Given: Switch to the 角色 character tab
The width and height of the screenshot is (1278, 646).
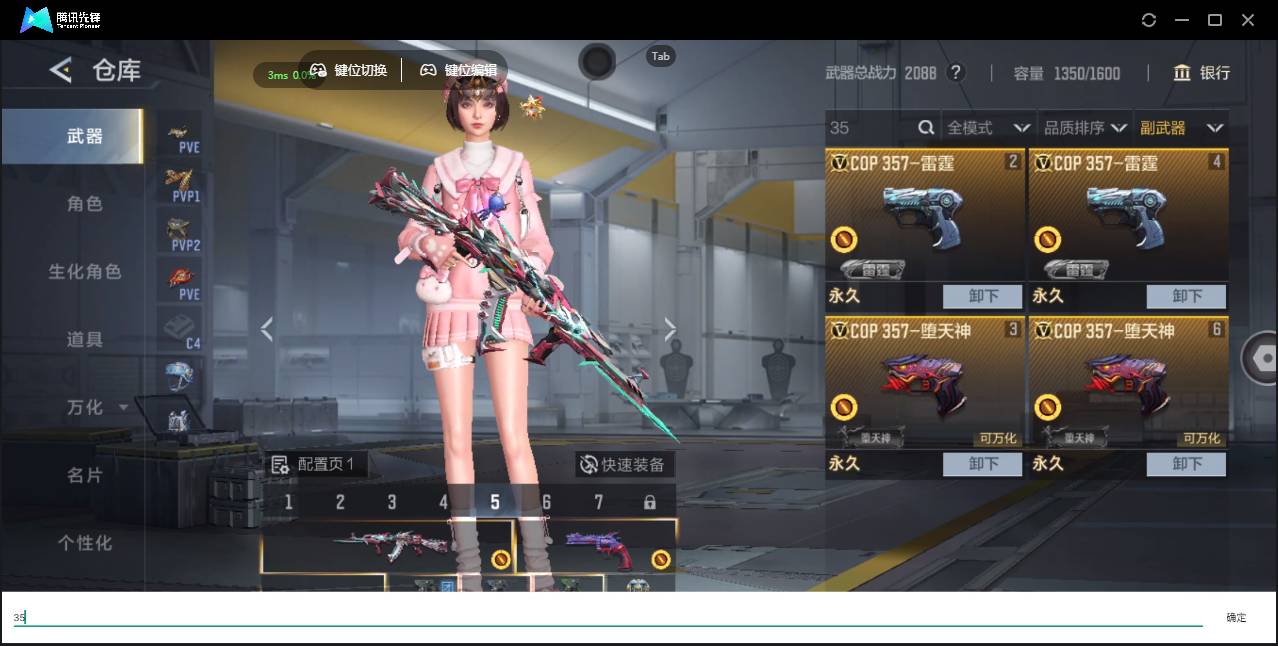Looking at the screenshot, I should [85, 204].
